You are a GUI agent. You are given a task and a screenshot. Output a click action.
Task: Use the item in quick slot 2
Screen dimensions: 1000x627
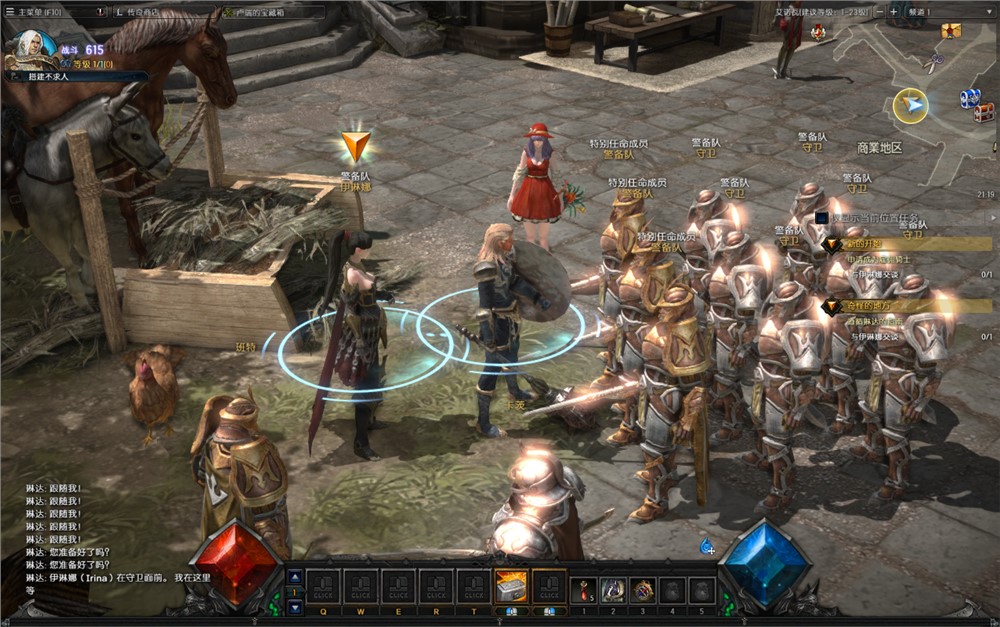pos(613,589)
